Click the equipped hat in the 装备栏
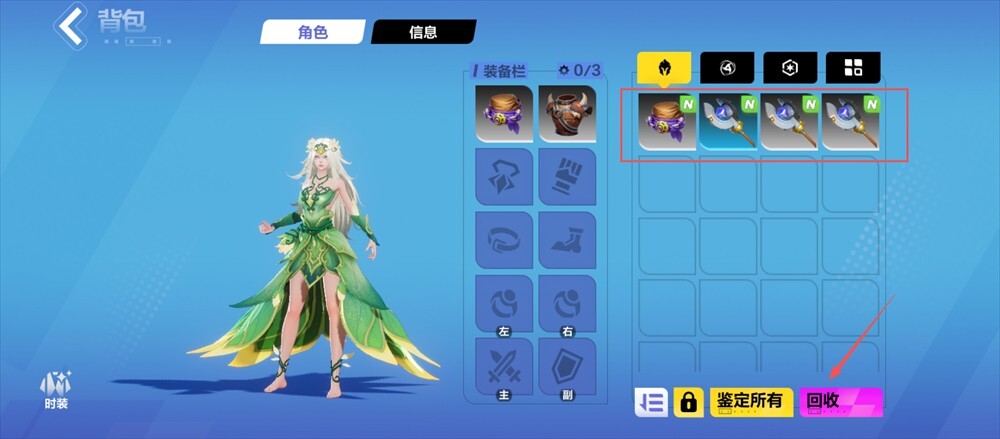This screenshot has height=439, width=1000. 504,113
